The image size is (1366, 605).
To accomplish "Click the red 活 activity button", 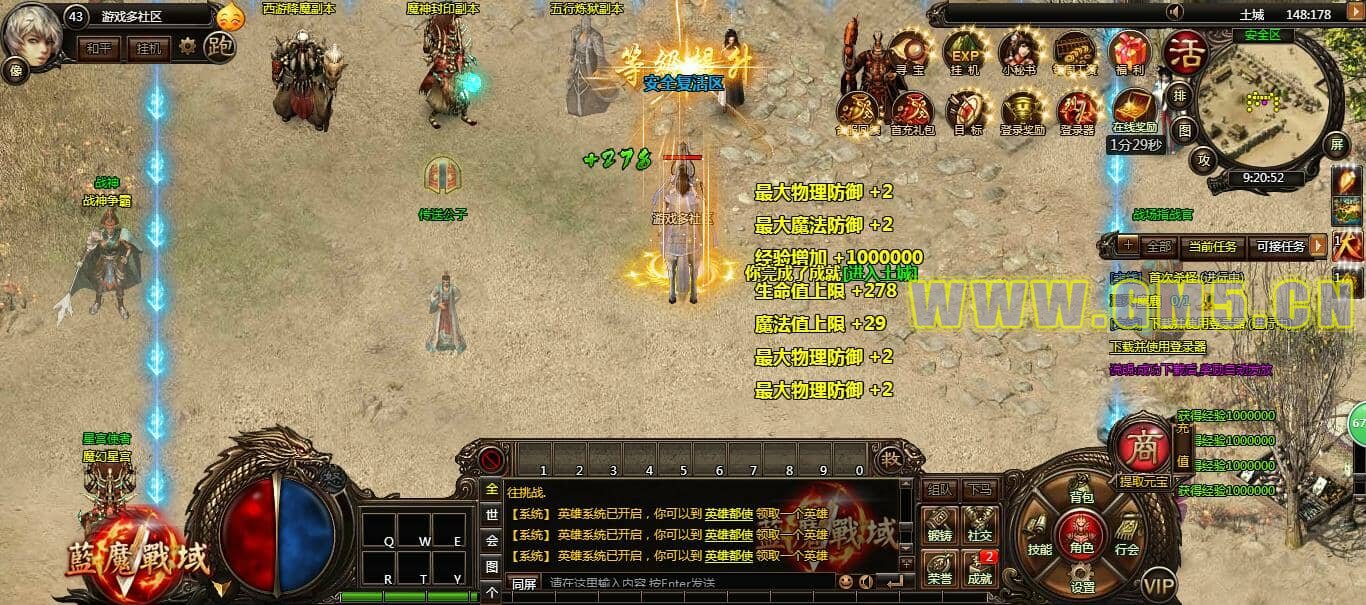I will 1186,50.
